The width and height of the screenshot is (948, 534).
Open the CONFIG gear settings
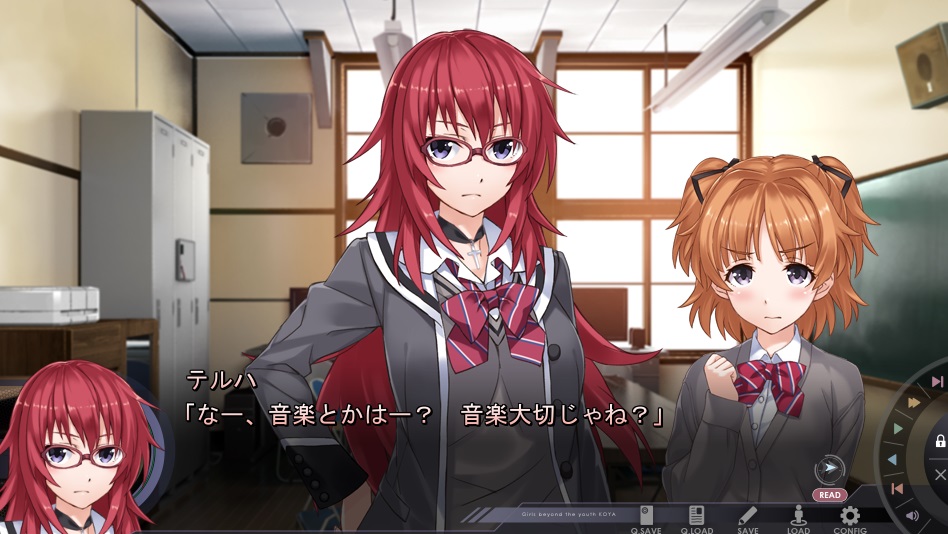pos(850,518)
